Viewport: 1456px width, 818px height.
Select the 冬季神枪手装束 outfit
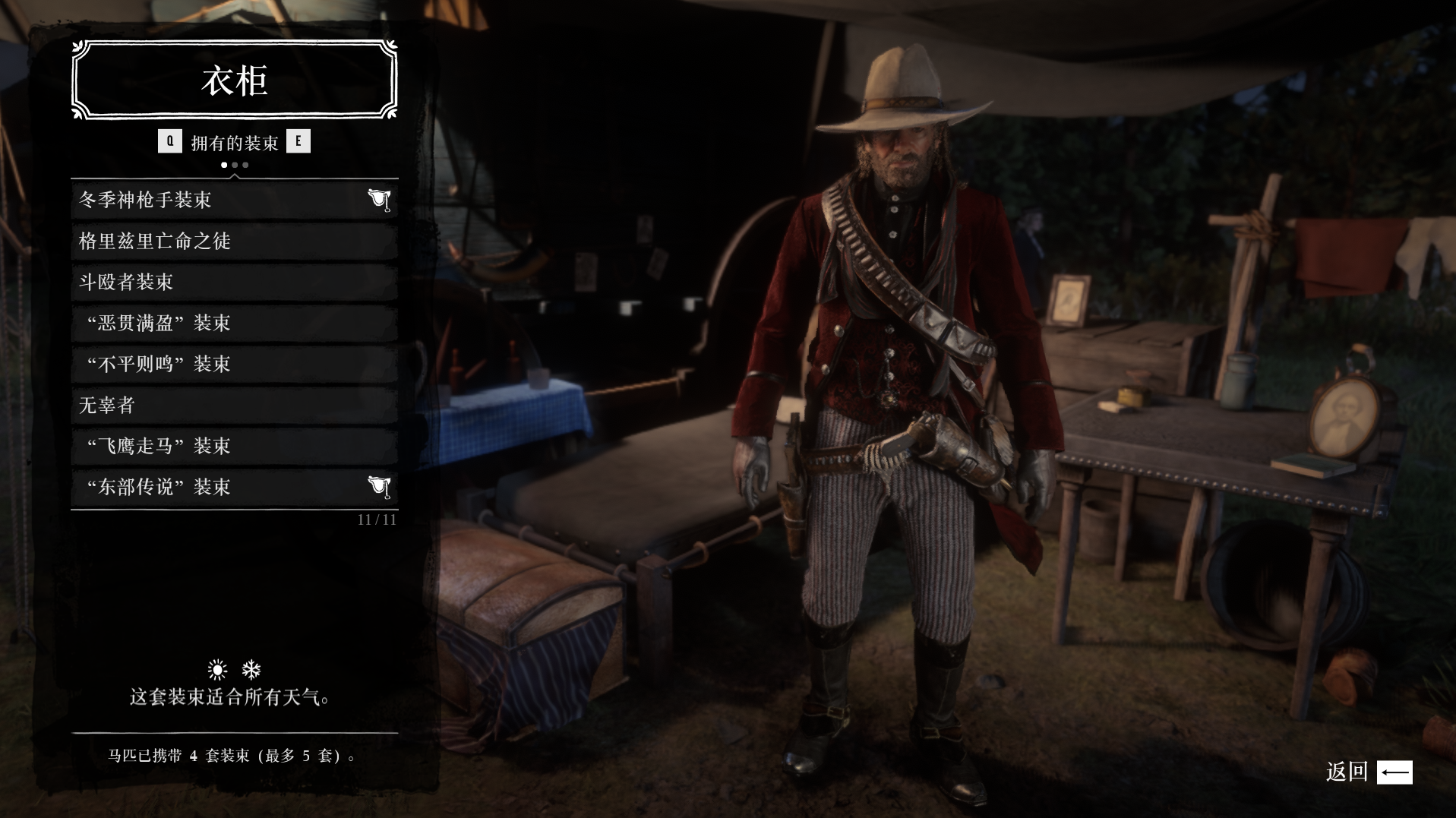(234, 200)
